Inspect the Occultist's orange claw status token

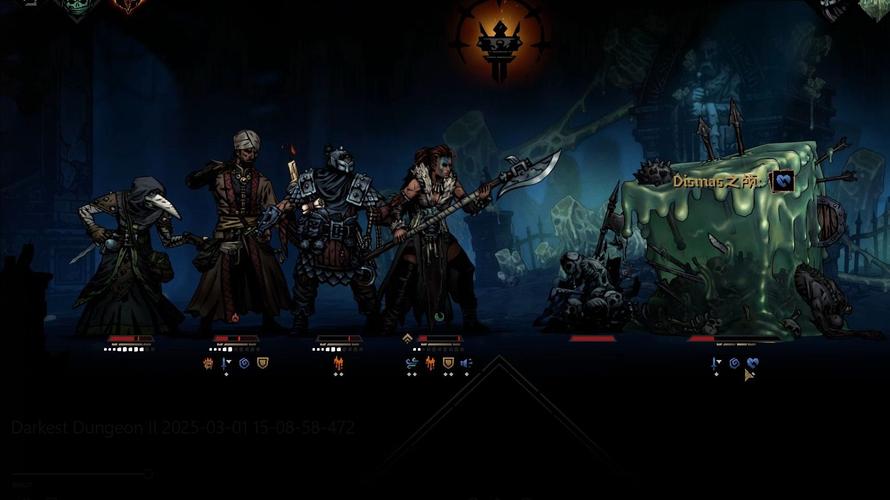(208, 363)
